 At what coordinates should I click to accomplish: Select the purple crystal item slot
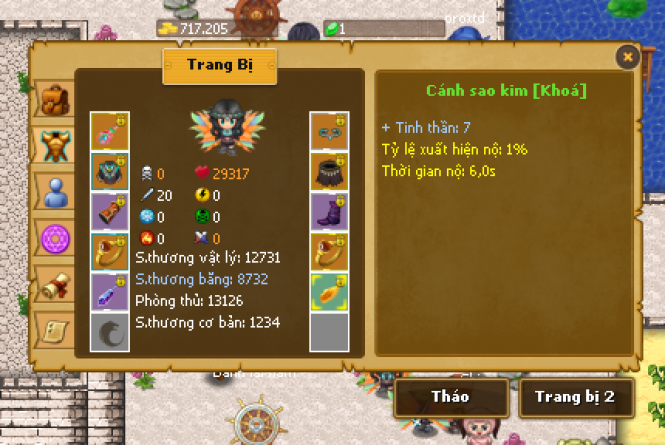pos(109,291)
